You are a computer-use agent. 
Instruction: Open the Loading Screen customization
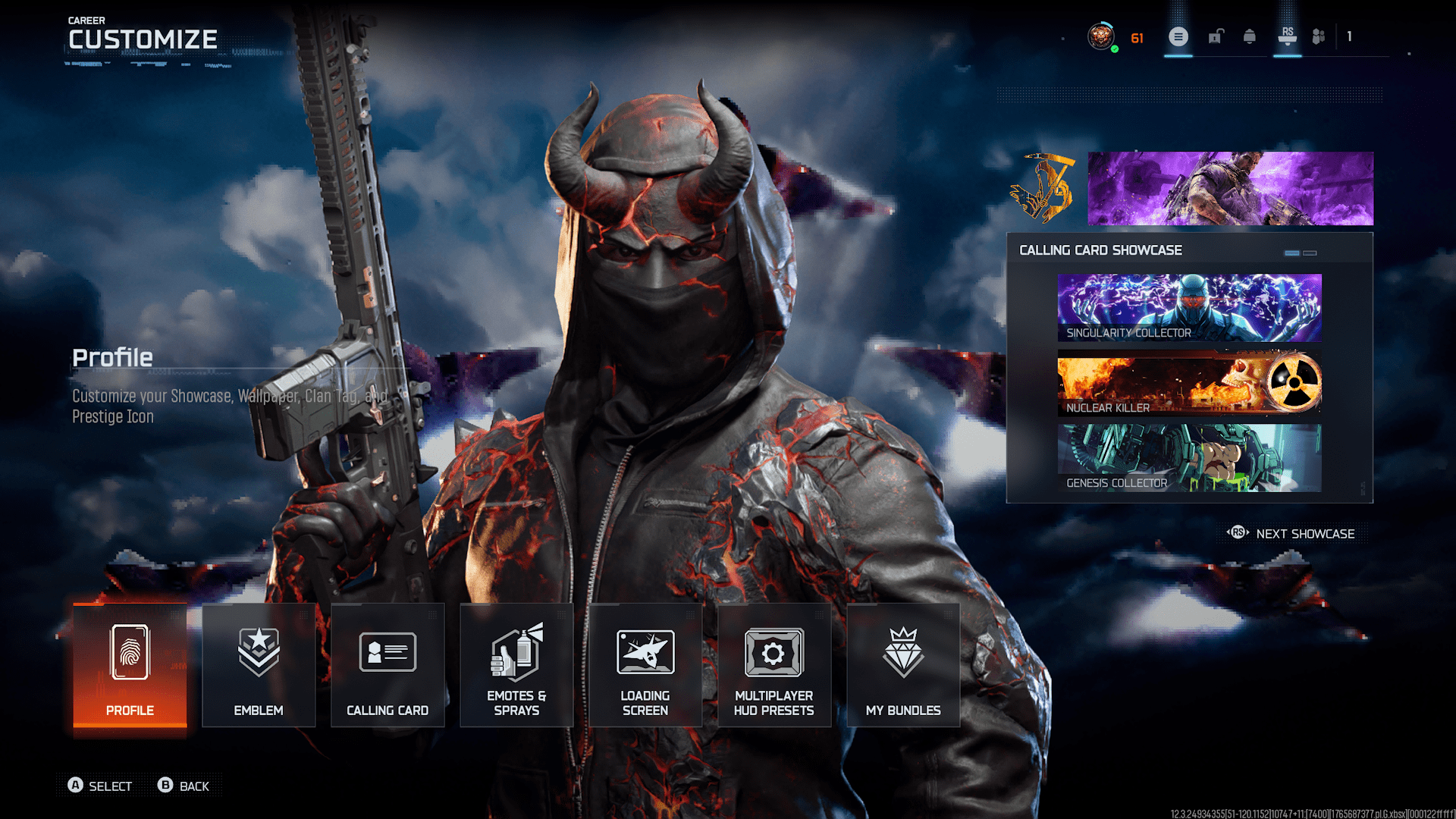click(x=645, y=667)
